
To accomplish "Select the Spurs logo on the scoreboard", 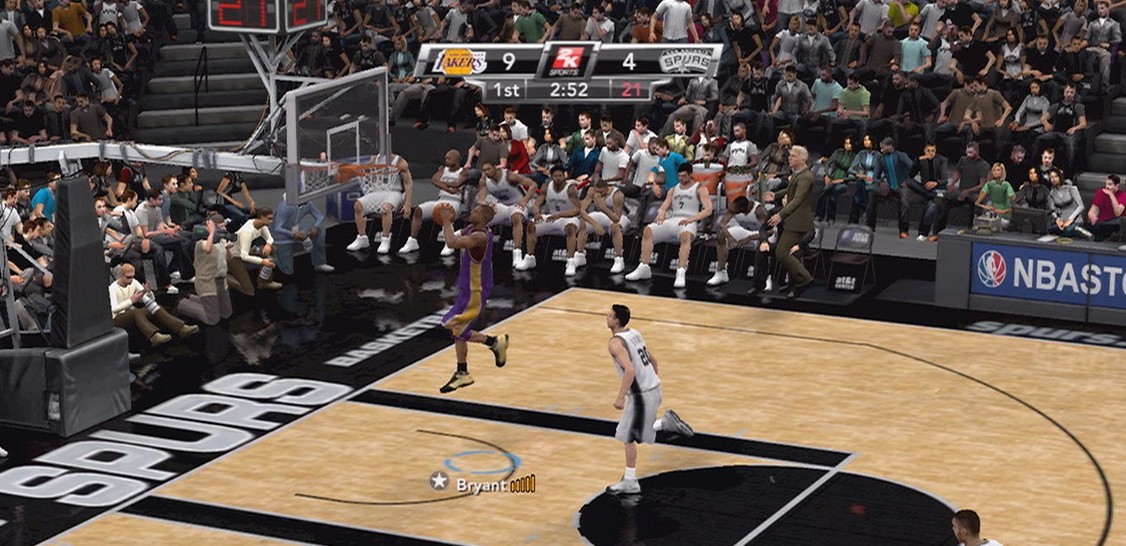I will (x=686, y=62).
